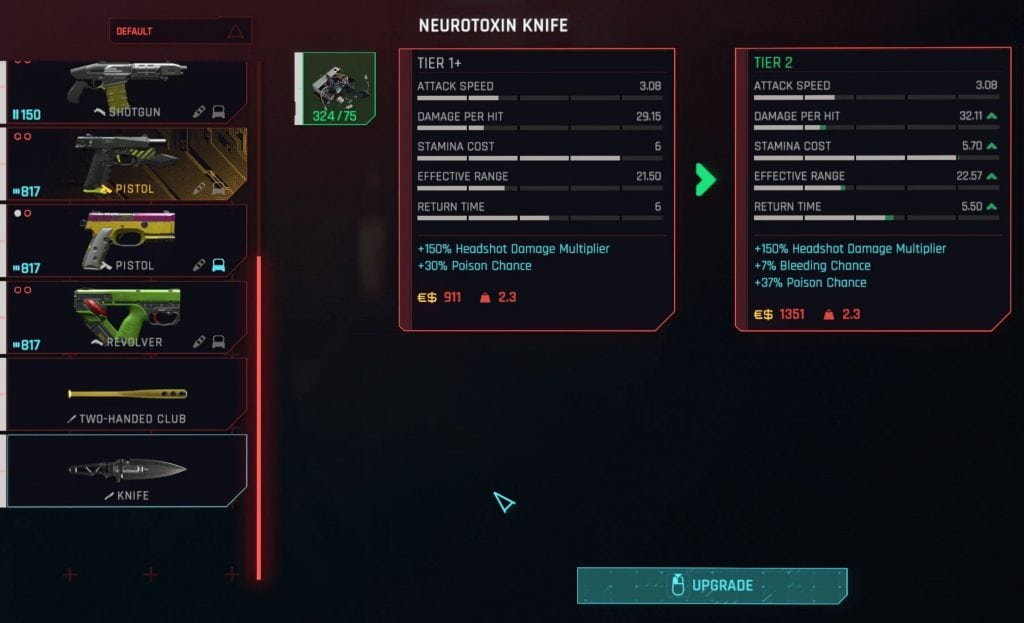The image size is (1024, 623).
Task: Choose the Knife weapon entry
Action: [127, 470]
